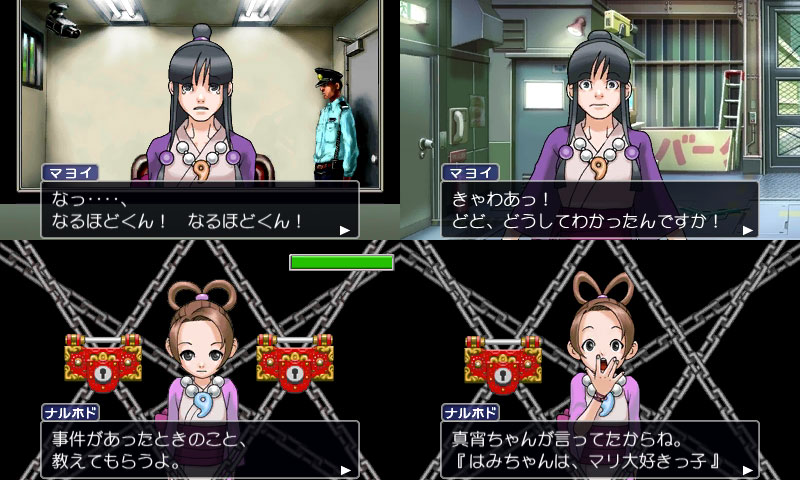Advance Naruhodo's "真宵ちゃんが言ってたからね" dialogue arrow
The width and height of the screenshot is (800, 480).
pos(745,469)
